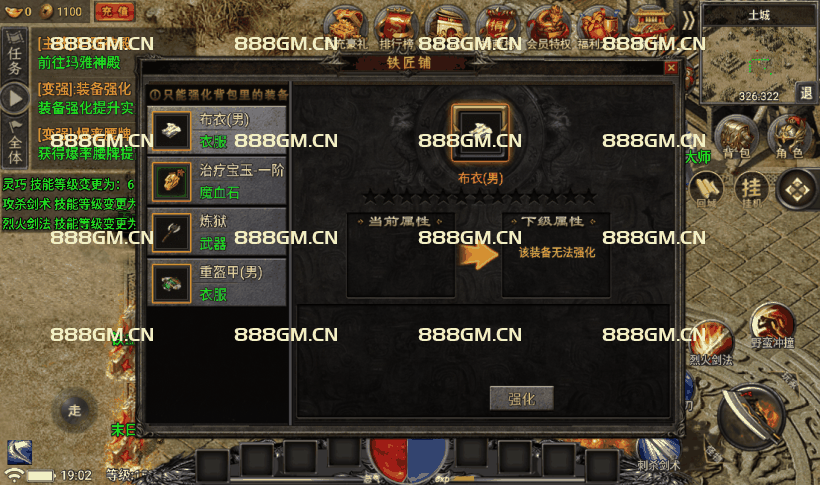Open the 会员特权 member privileges icon
820x485 pixels.
click(549, 26)
